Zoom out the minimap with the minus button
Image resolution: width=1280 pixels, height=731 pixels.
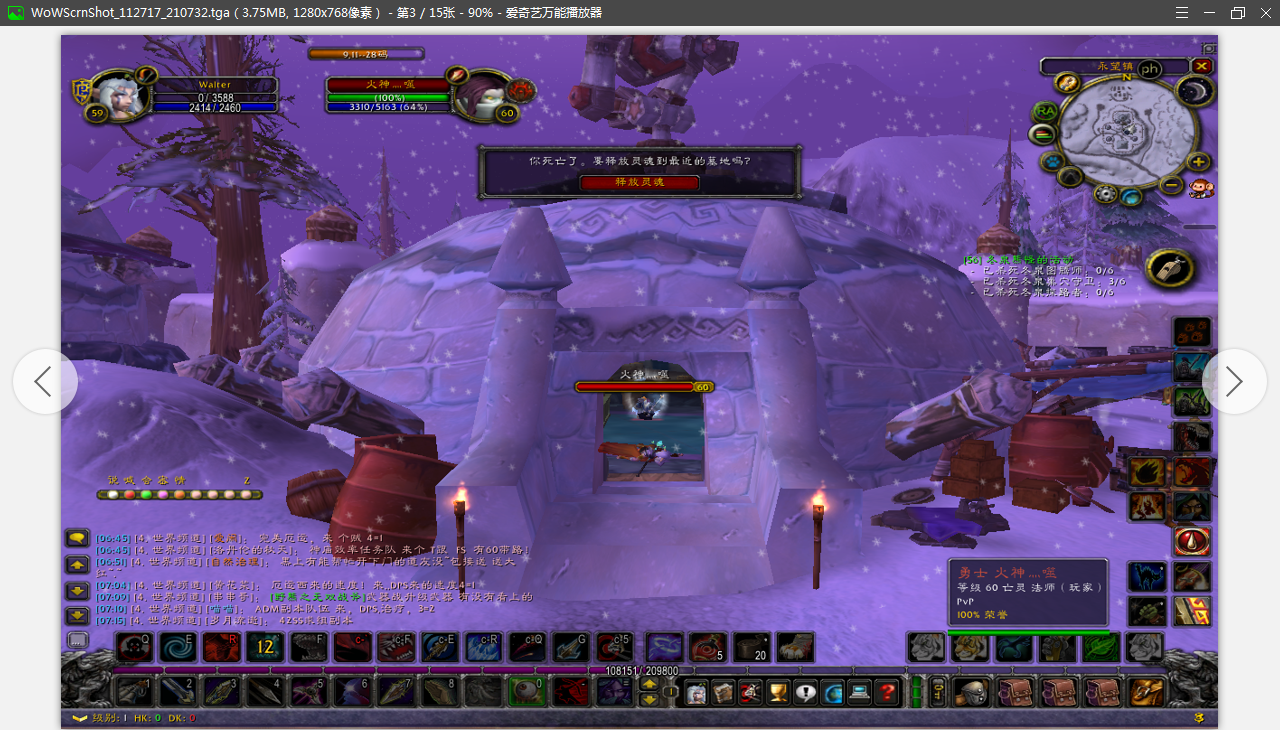coord(1171,184)
